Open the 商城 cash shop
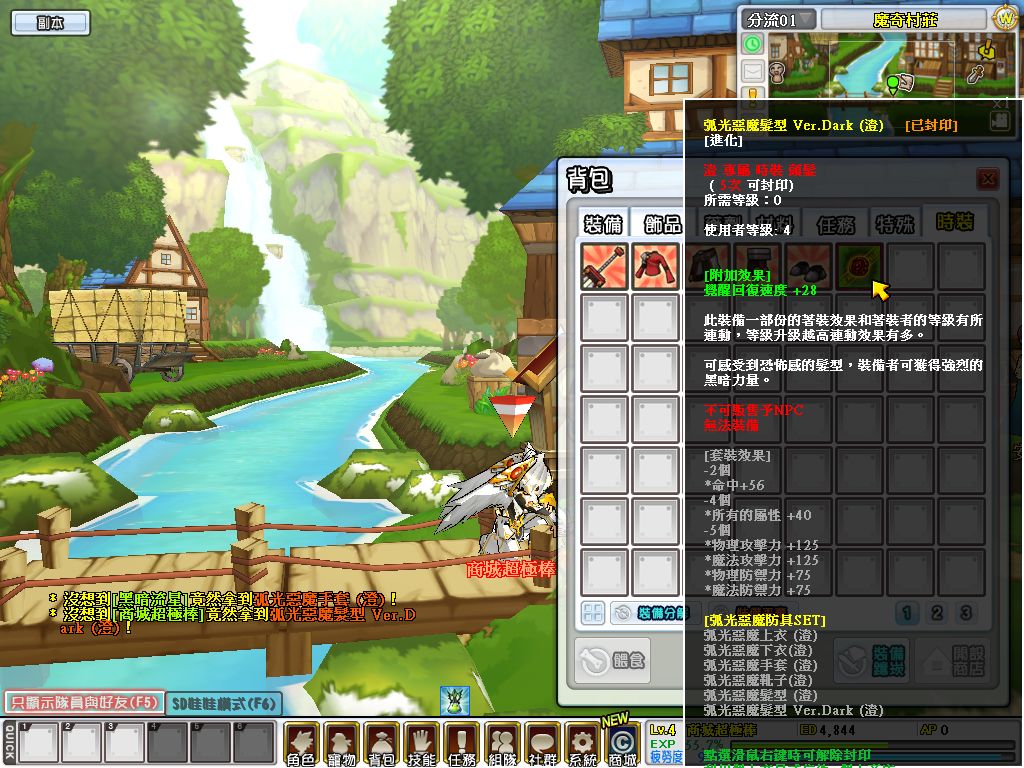Image resolution: width=1024 pixels, height=768 pixels. pyautogui.click(x=621, y=744)
